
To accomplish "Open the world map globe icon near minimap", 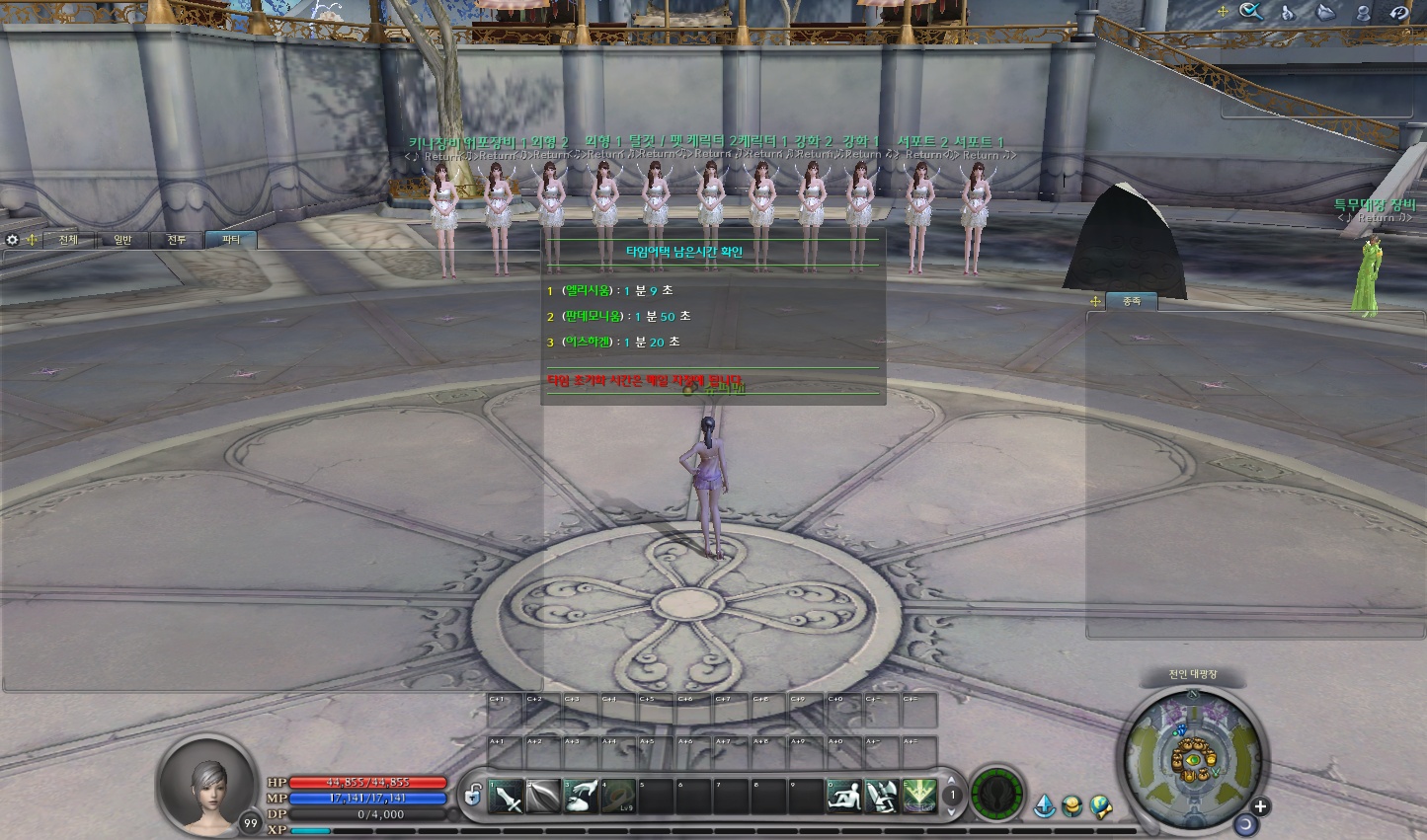I will 1101,804.
